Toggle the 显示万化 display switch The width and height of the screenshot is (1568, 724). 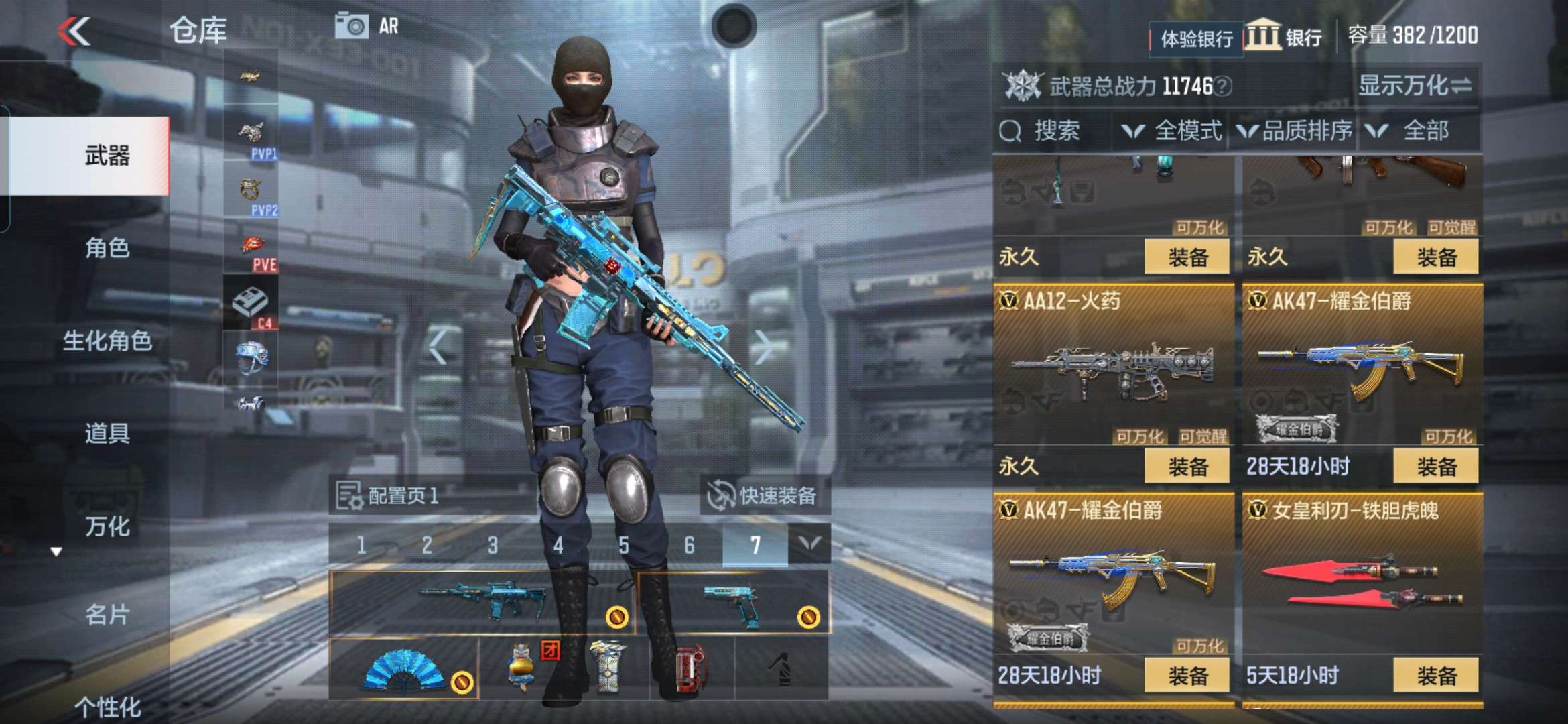[1415, 86]
